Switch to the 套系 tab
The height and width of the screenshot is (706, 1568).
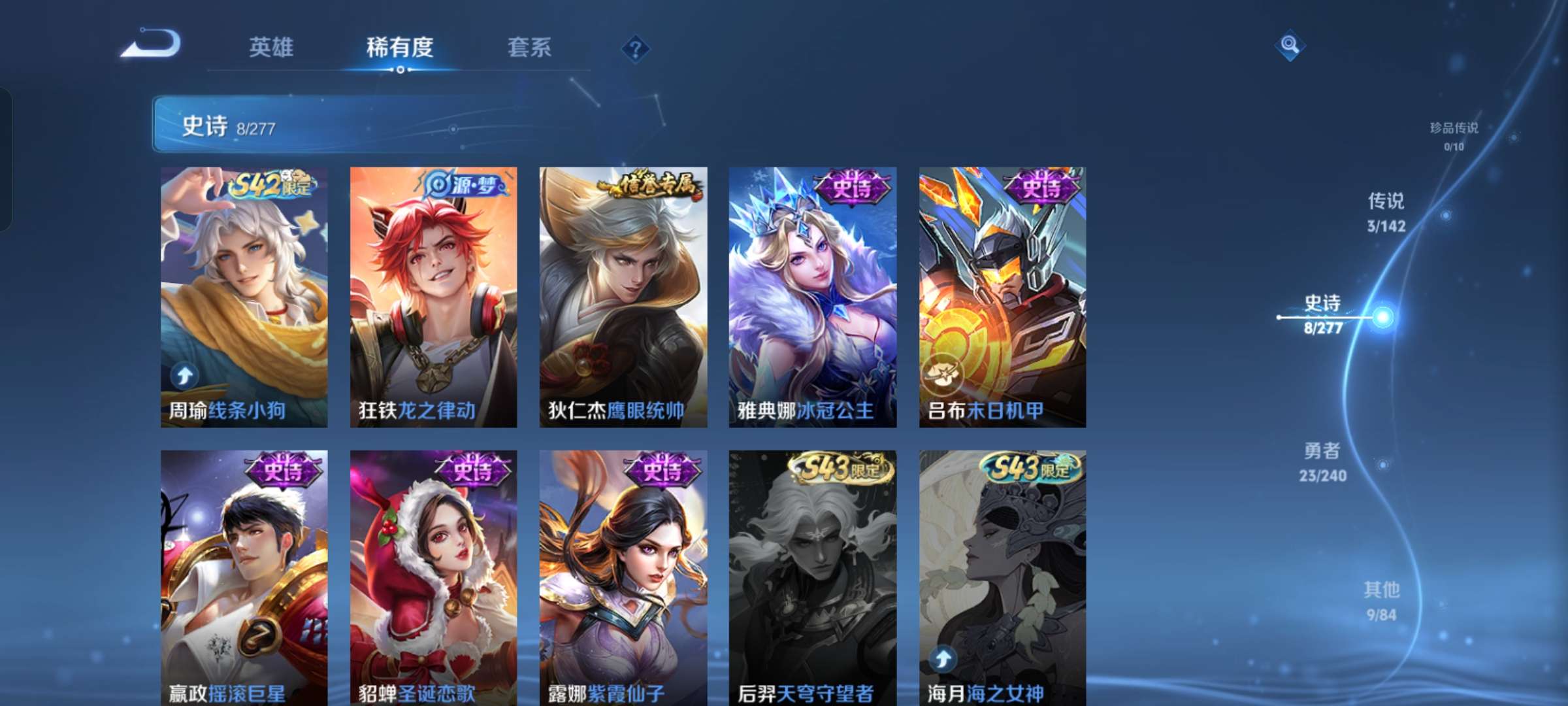531,46
